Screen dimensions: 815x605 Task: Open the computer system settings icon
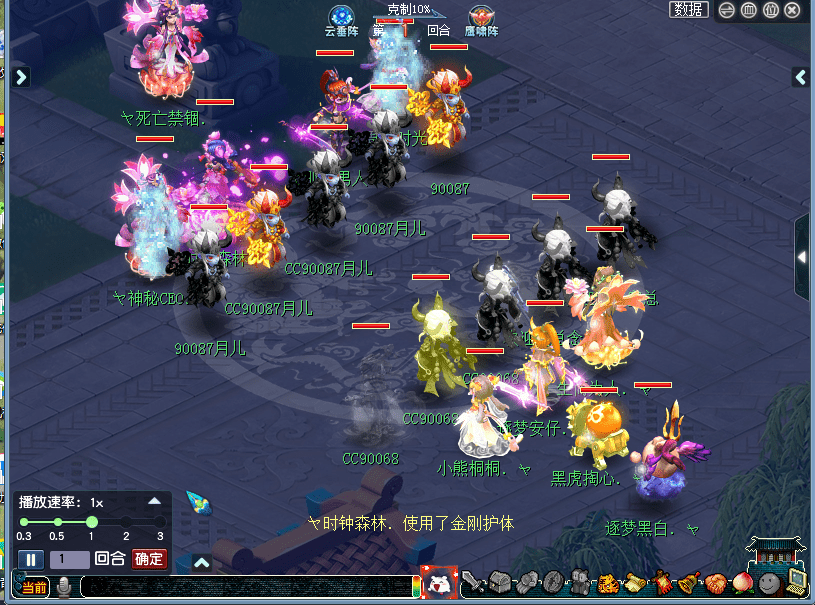click(796, 582)
